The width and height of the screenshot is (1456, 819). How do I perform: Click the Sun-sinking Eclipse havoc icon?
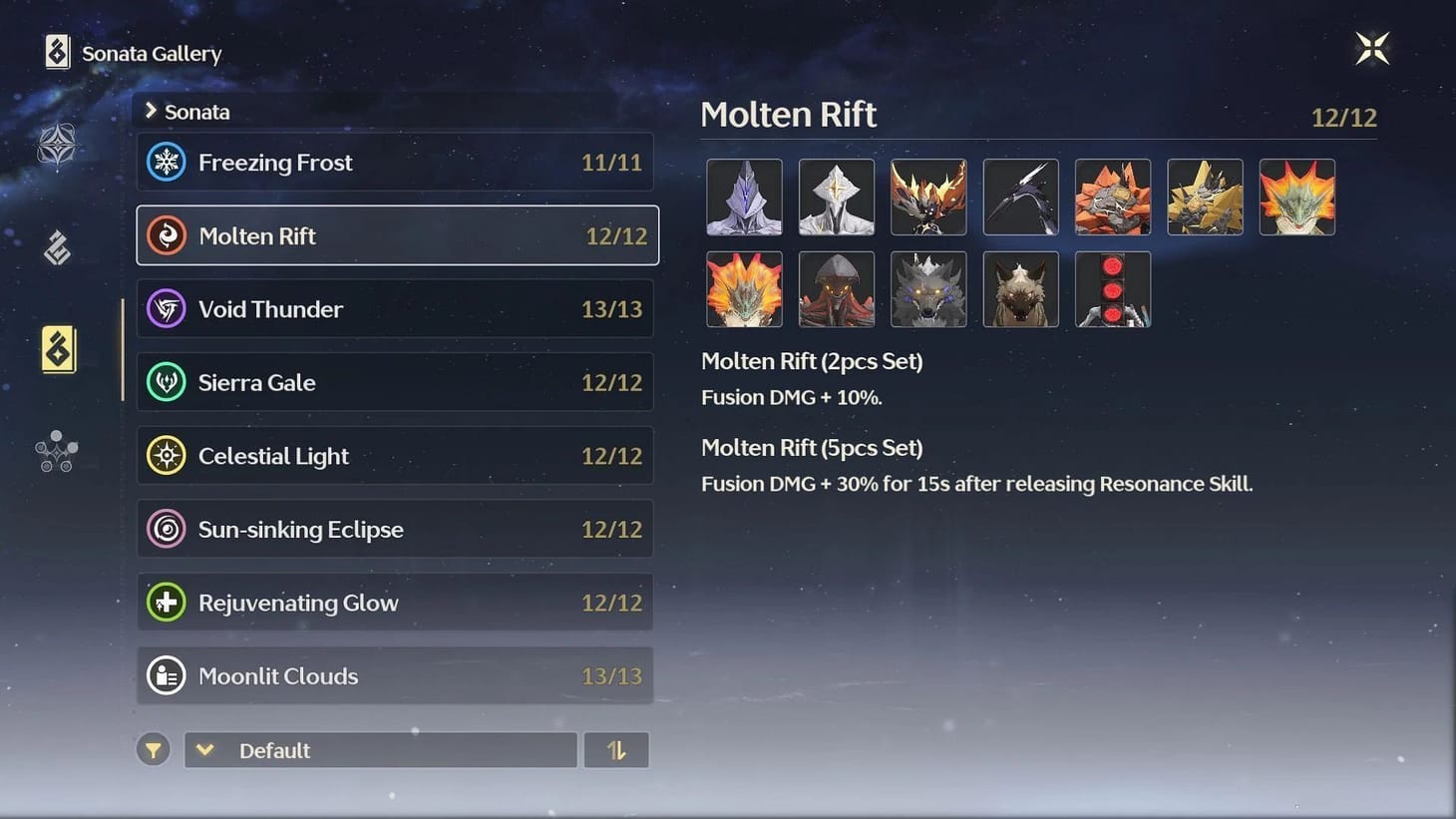pos(166,529)
